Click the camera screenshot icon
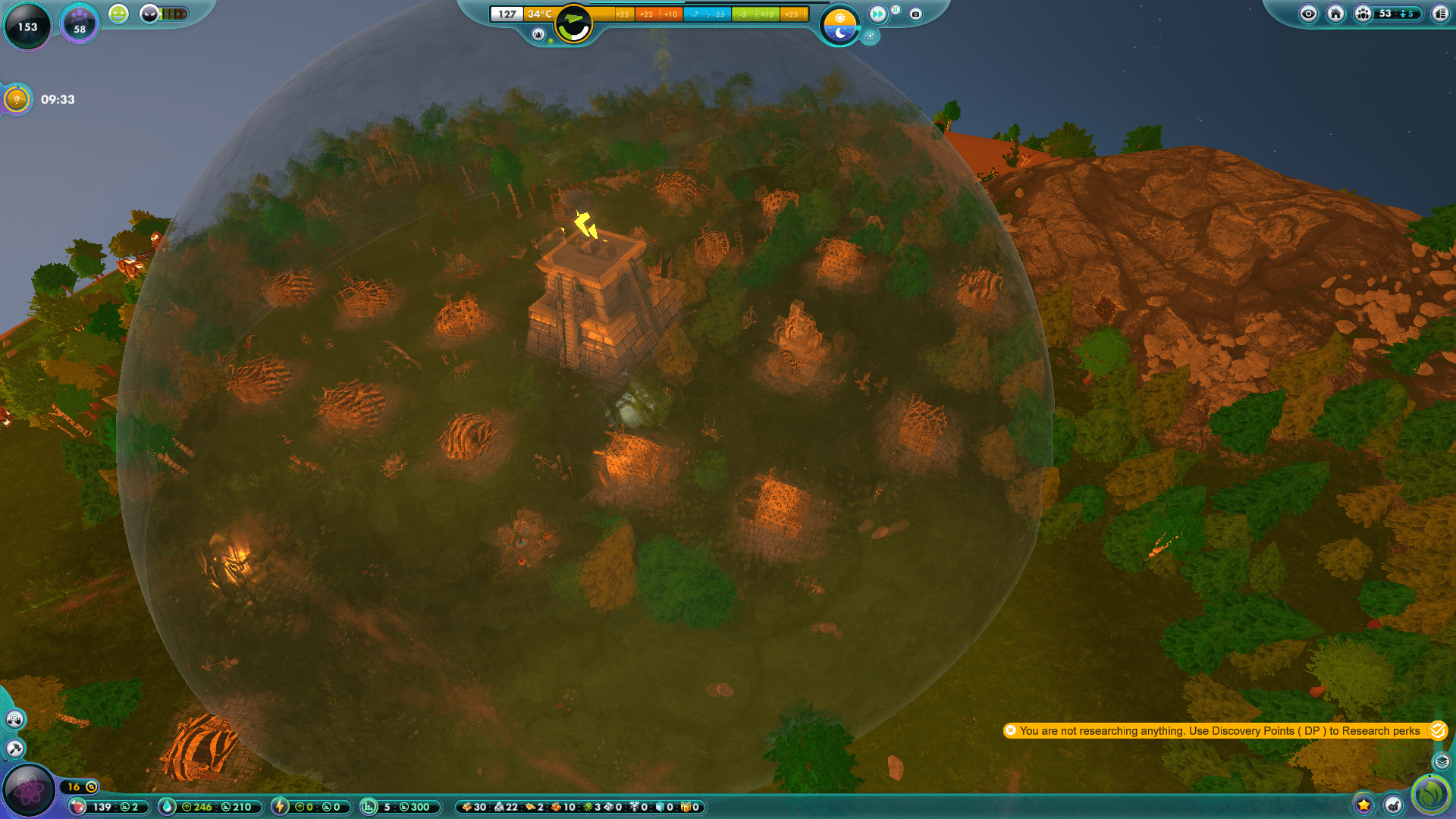This screenshot has height=819, width=1456. click(x=917, y=13)
